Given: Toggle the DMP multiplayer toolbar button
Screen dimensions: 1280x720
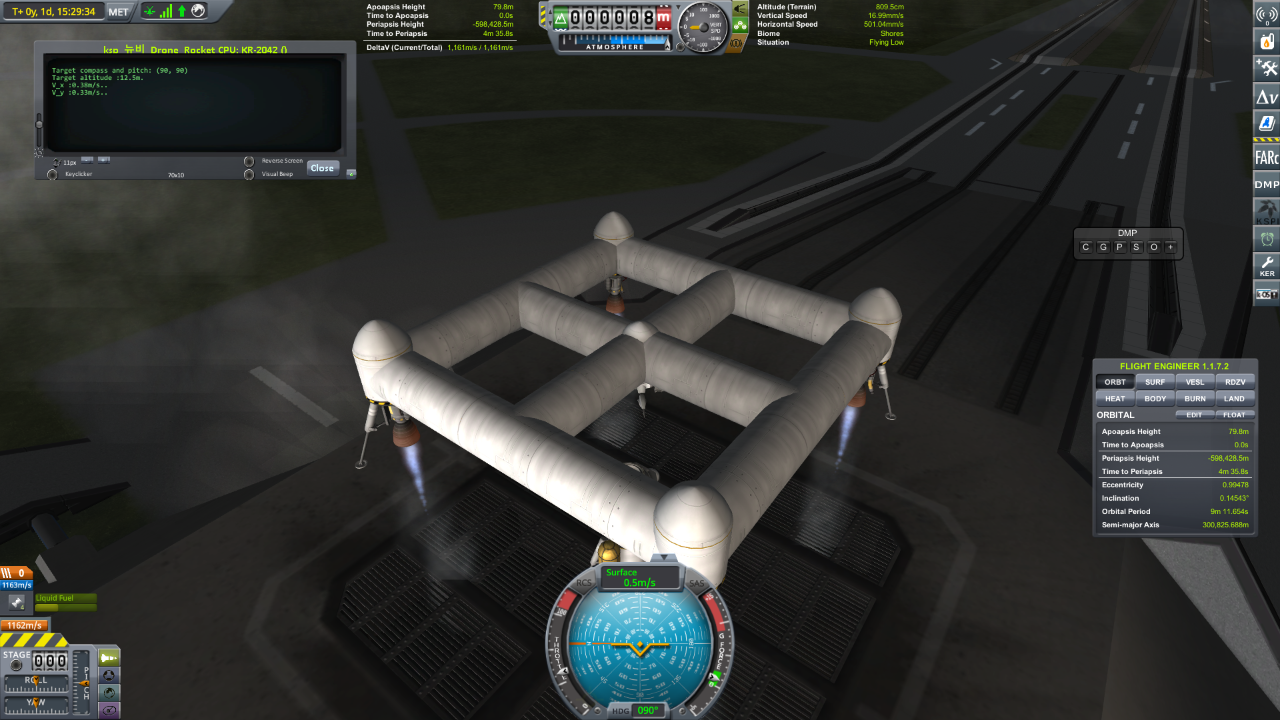Looking at the screenshot, I should pyautogui.click(x=1267, y=184).
